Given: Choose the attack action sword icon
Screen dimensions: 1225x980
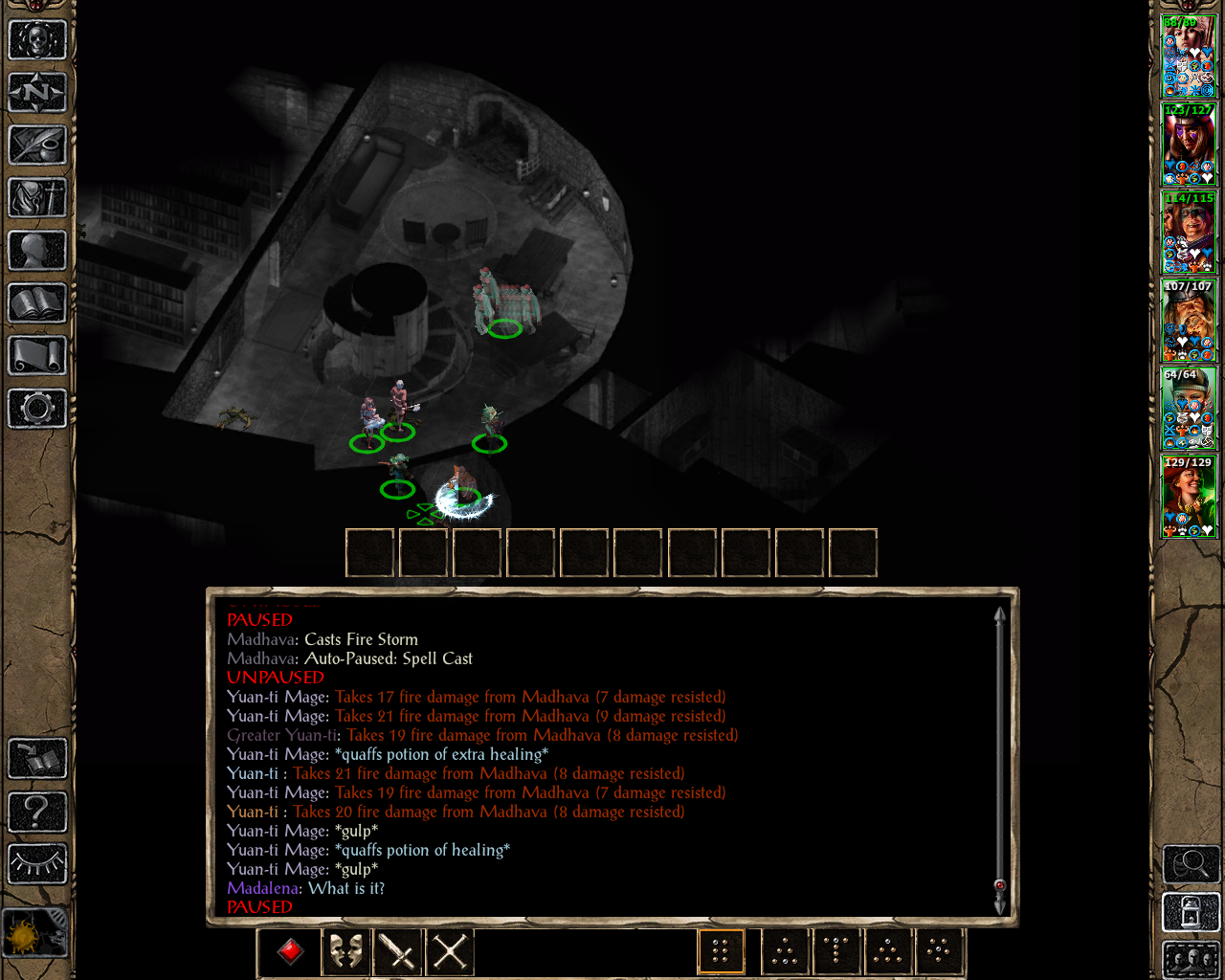Looking at the screenshot, I should click(x=397, y=951).
